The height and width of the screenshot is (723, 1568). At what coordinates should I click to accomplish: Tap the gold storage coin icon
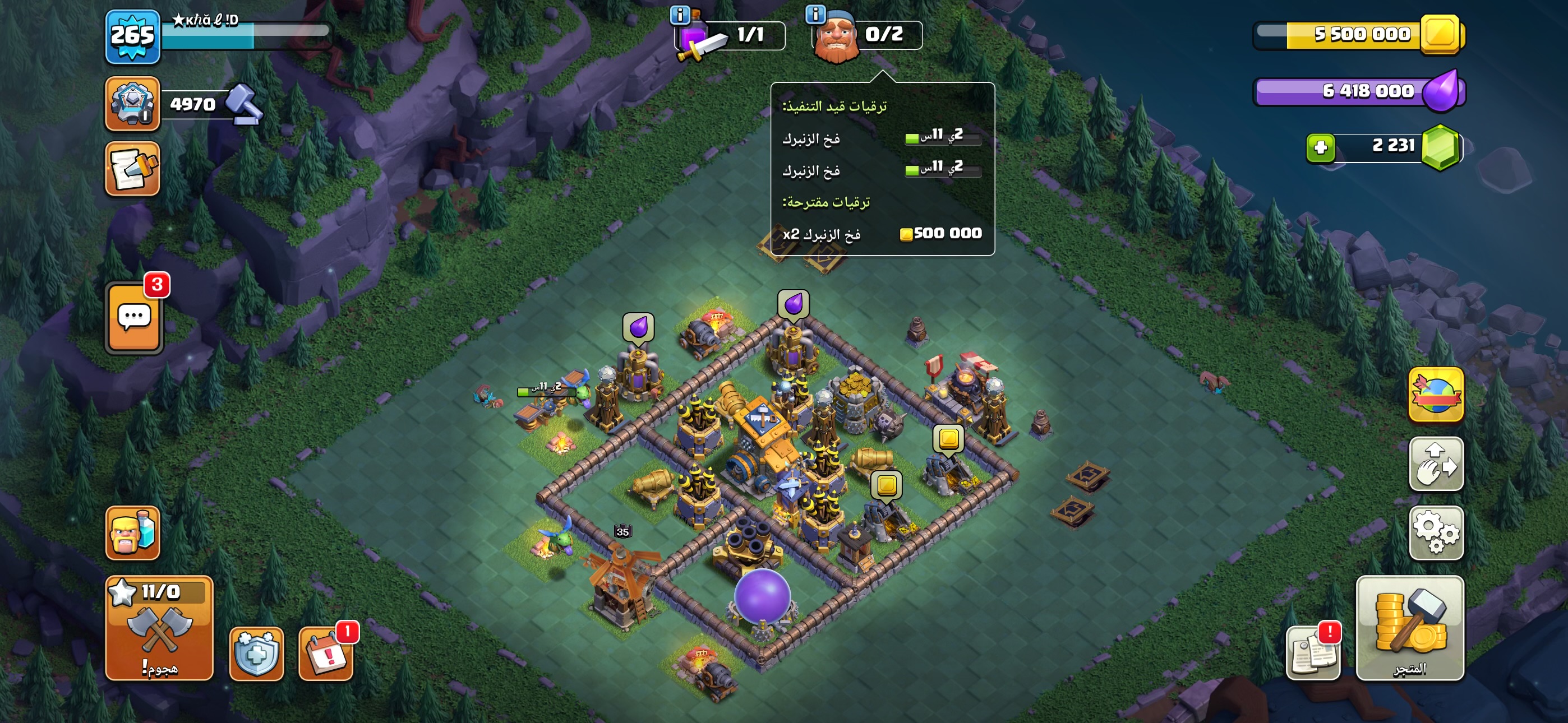click(x=1440, y=34)
